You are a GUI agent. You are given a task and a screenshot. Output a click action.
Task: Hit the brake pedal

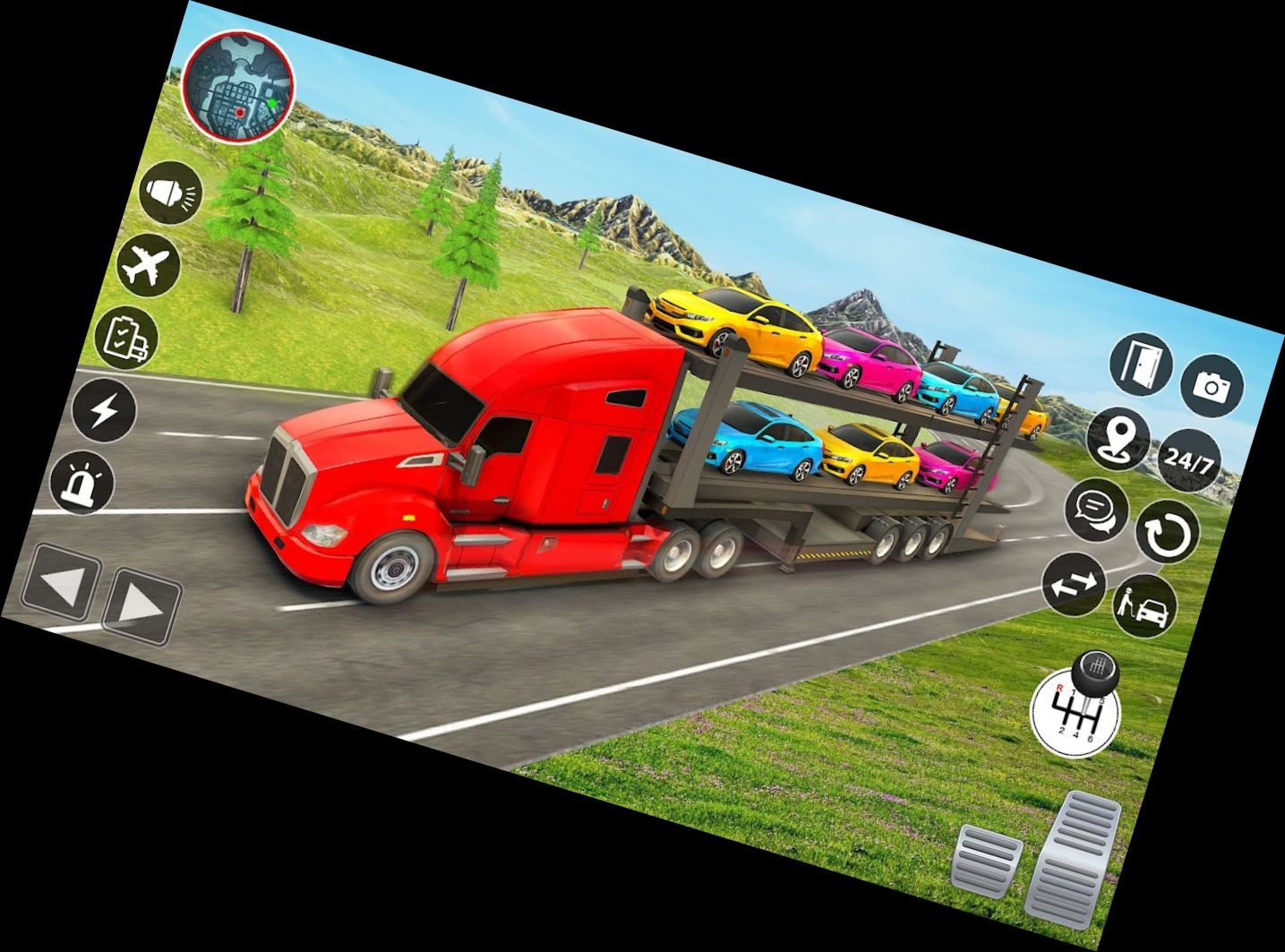pyautogui.click(x=986, y=862)
